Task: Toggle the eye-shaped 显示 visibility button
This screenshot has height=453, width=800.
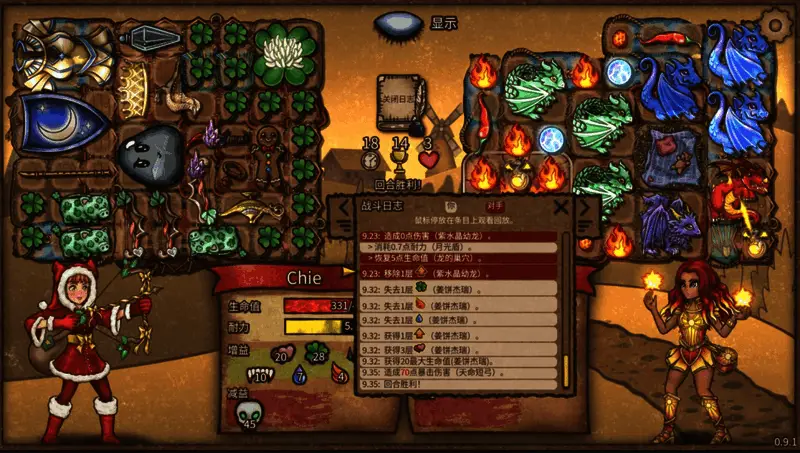Action: (400, 23)
